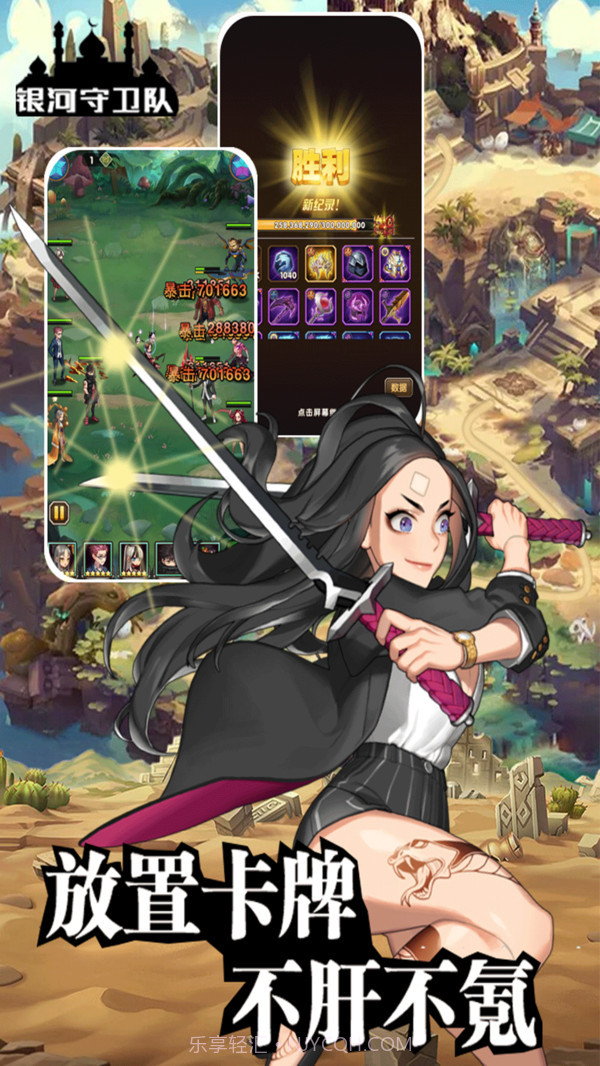Inspect the golden sword reward
The image size is (600, 1066).
click(396, 306)
